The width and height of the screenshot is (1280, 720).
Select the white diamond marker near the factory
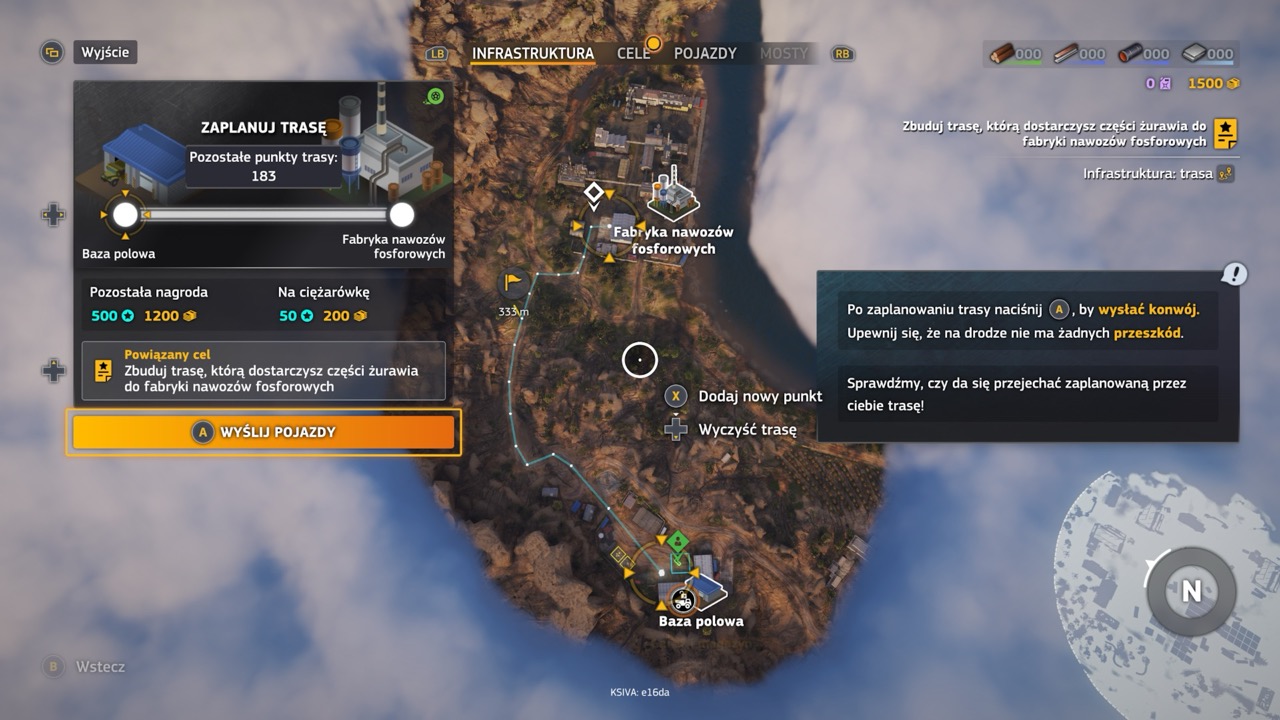click(x=593, y=191)
